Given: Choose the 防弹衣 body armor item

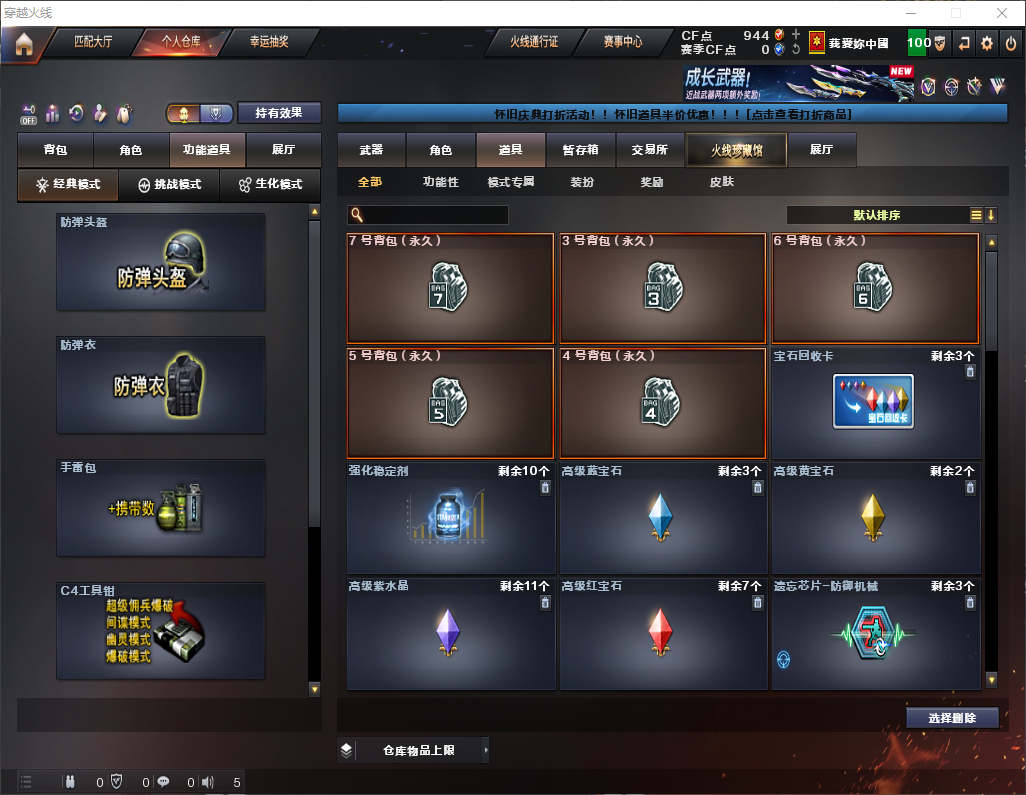Looking at the screenshot, I should pyautogui.click(x=161, y=384).
